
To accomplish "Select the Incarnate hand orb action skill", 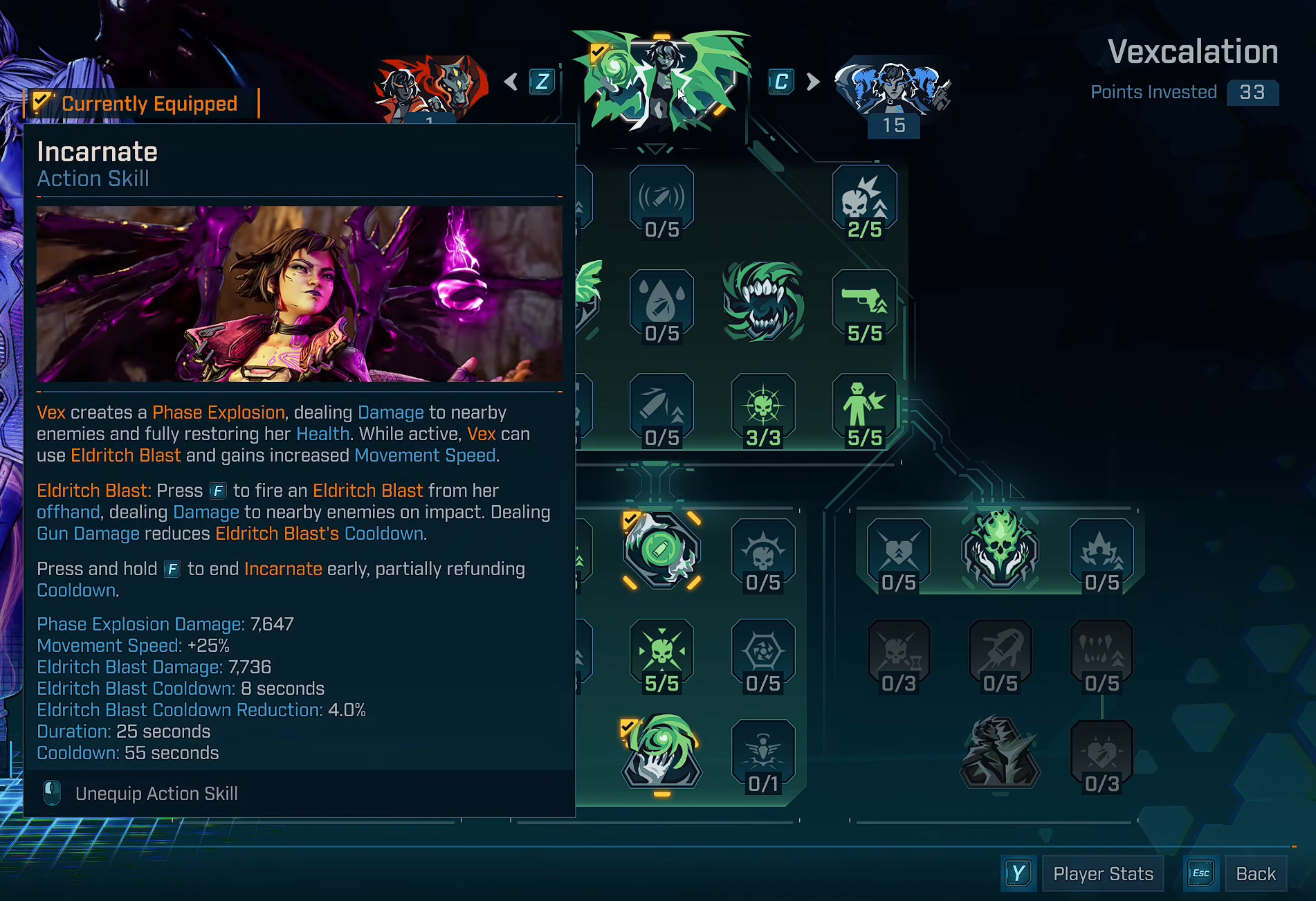I will (661, 753).
